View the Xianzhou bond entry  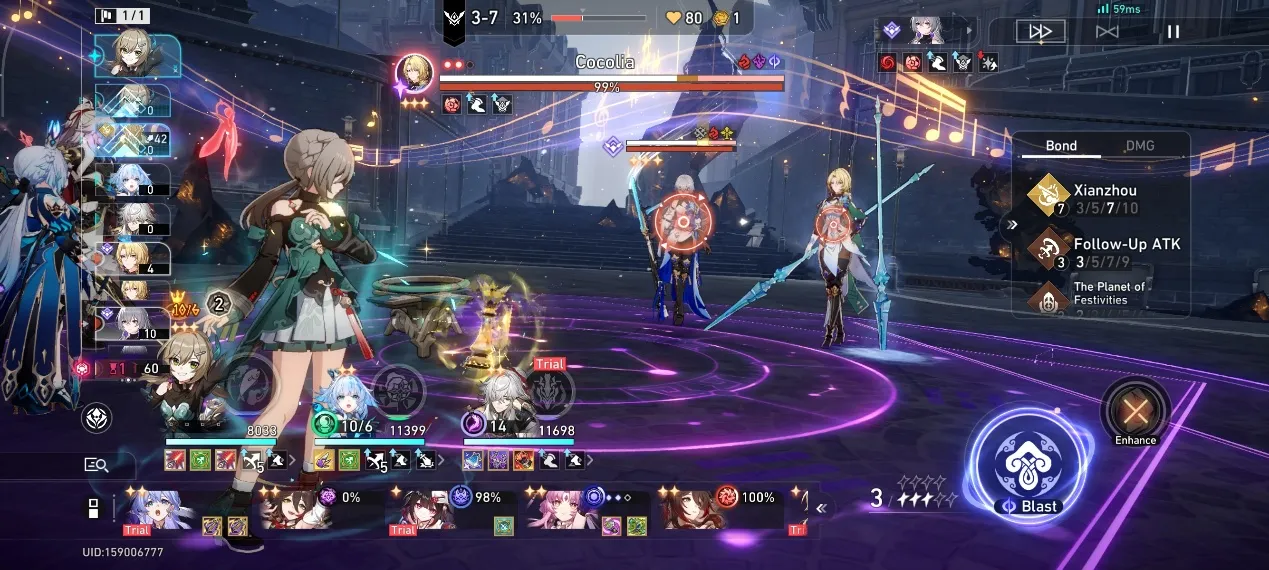click(1100, 199)
